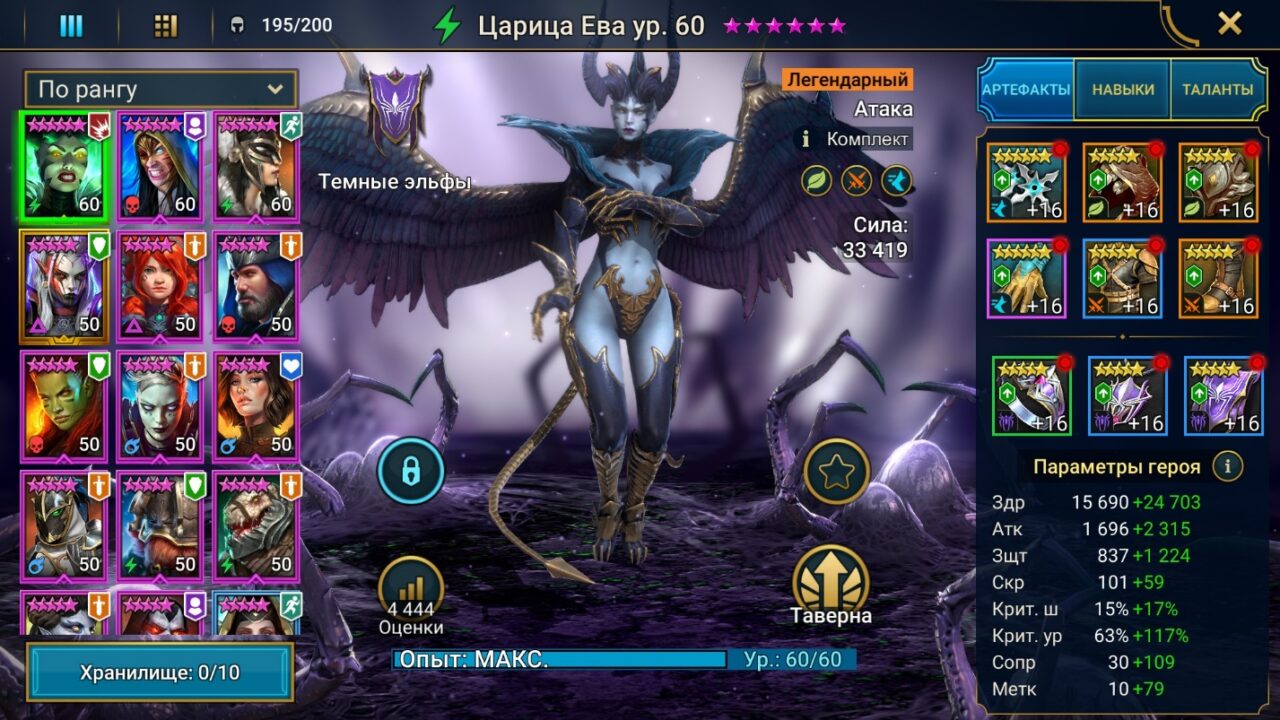Show info for Параметры героя
This screenshot has width=1280, height=720.
pyautogui.click(x=1227, y=466)
